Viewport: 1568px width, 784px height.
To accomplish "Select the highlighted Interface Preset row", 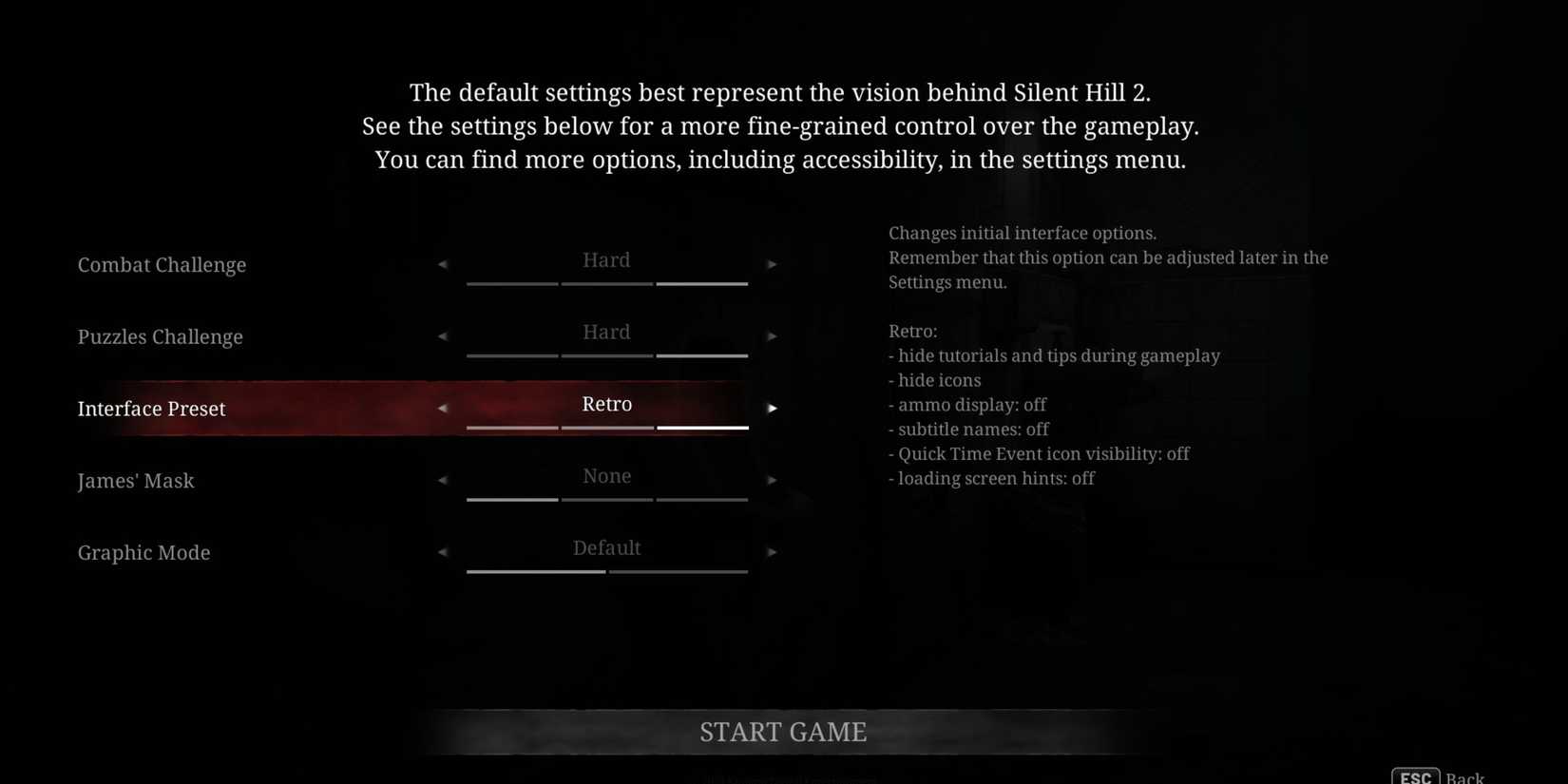I will coord(151,408).
